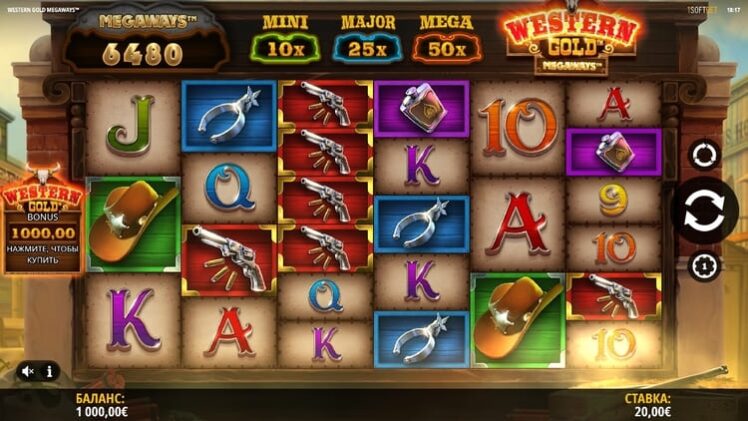
Task: Spin the reels with the large spin button
Action: point(704,210)
